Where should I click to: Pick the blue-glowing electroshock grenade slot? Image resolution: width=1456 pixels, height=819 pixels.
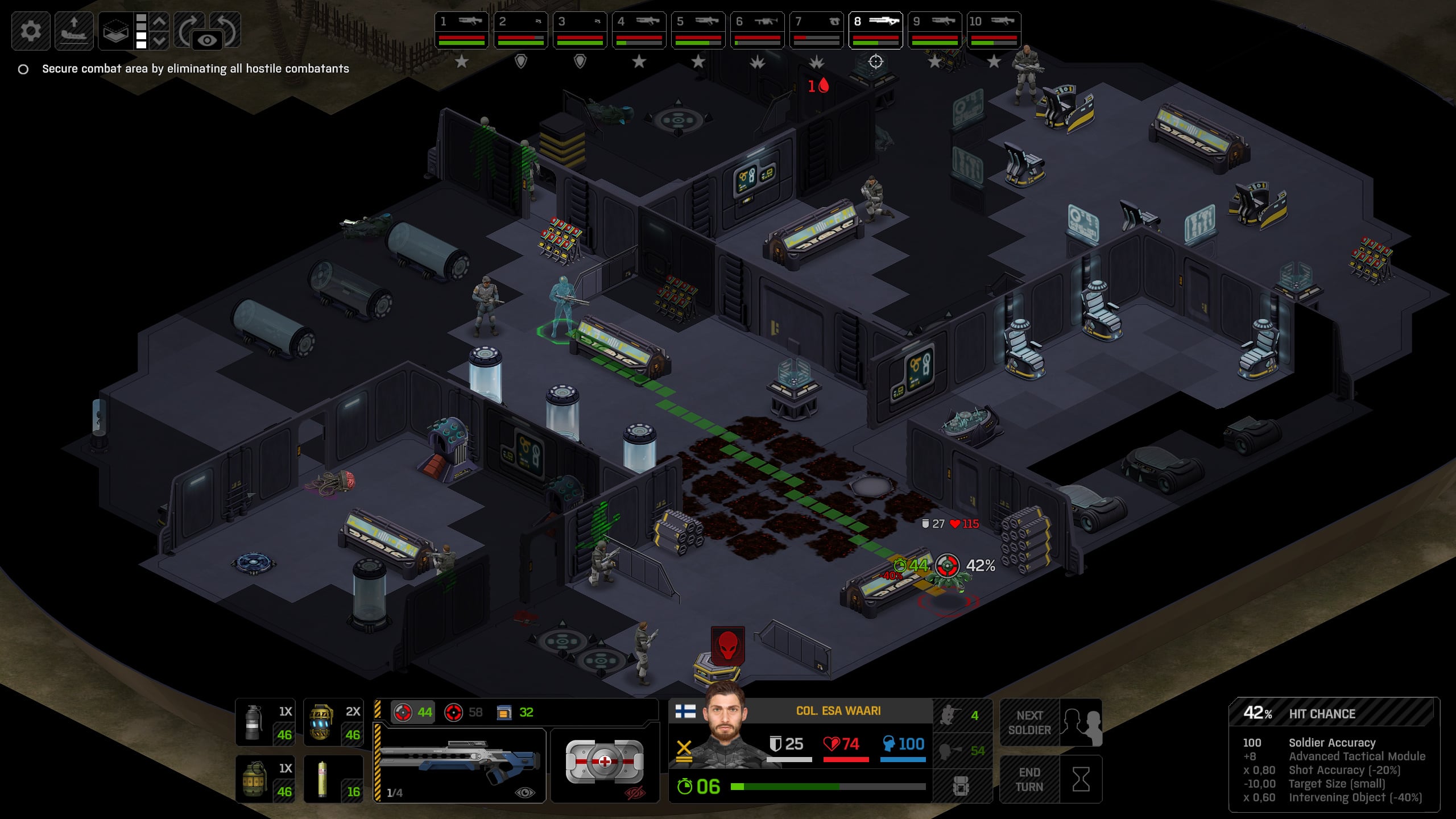[x=333, y=722]
